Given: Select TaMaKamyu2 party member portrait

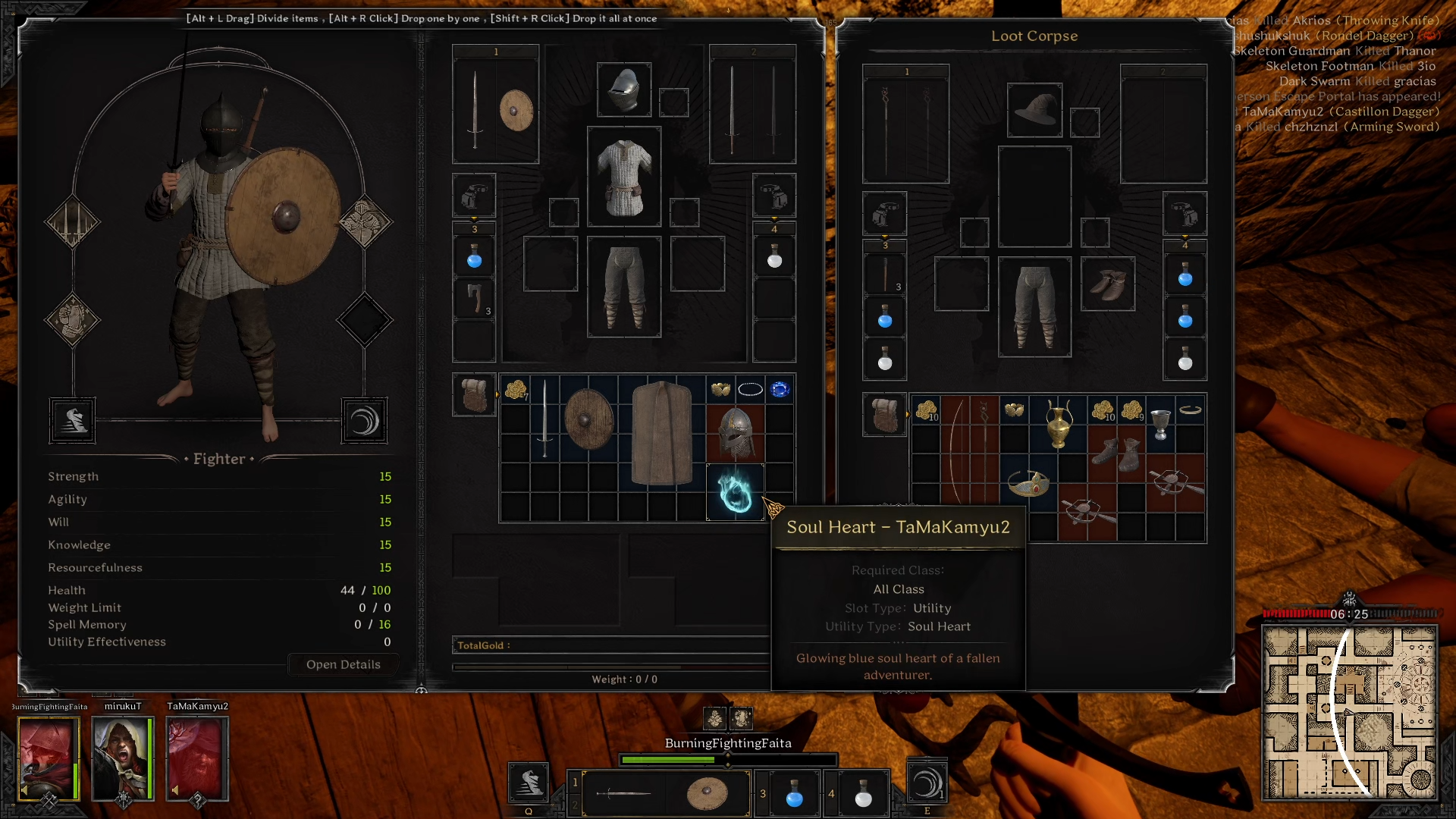Looking at the screenshot, I should [197, 758].
